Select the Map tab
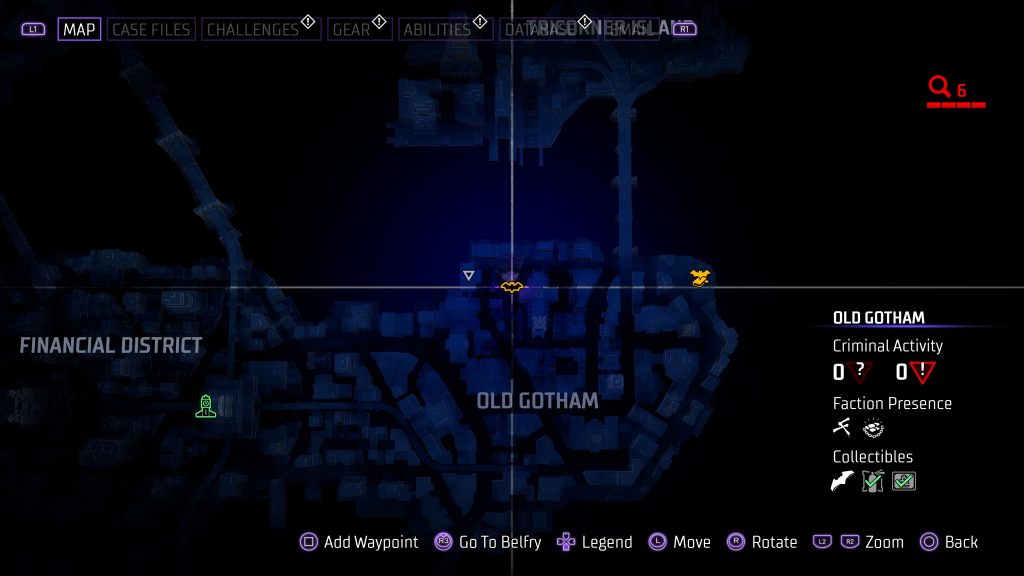Image resolution: width=1024 pixels, height=576 pixels. pyautogui.click(x=79, y=29)
